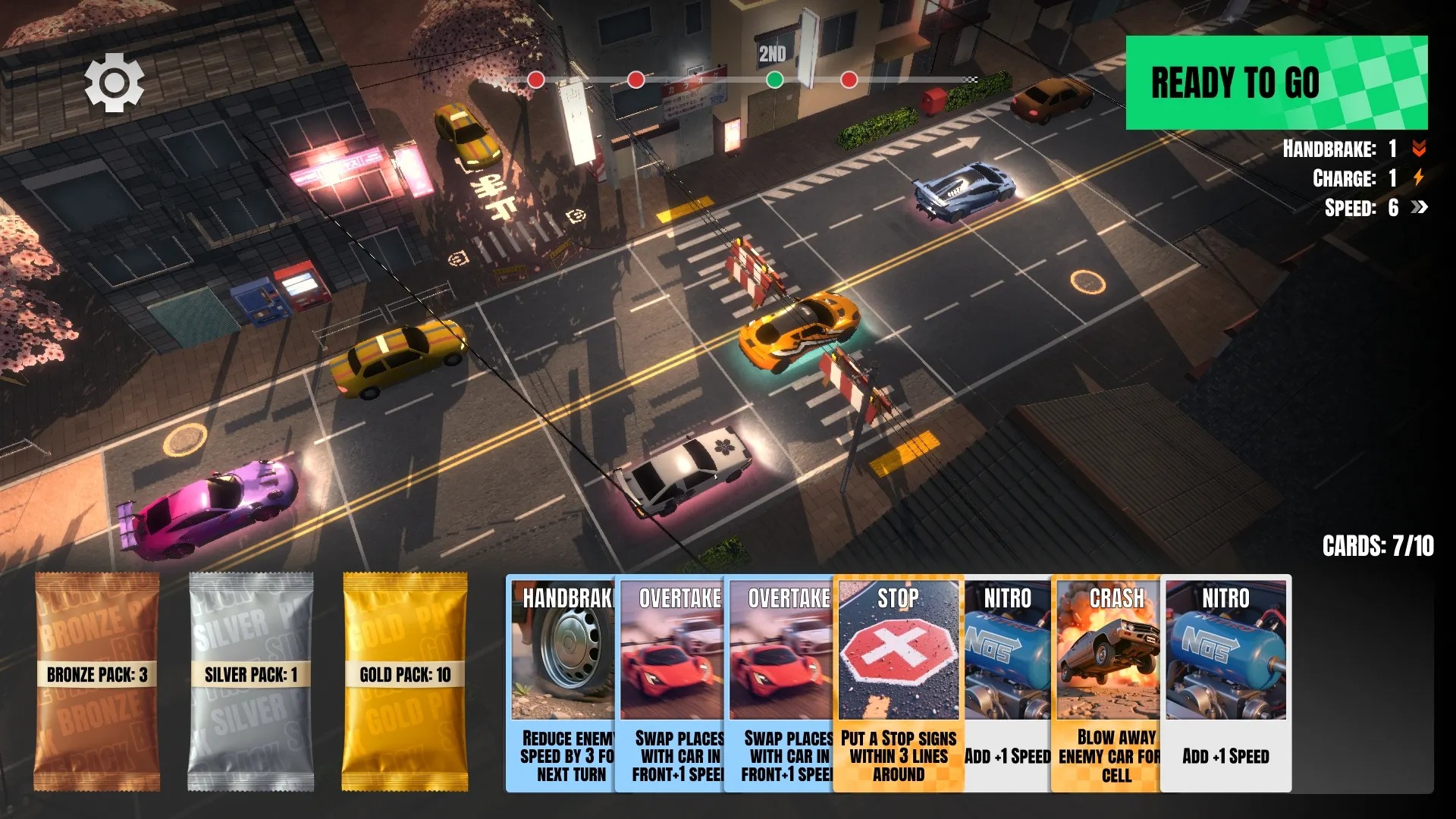This screenshot has width=1456, height=819.
Task: Open the gear settings menu
Action: point(114,82)
